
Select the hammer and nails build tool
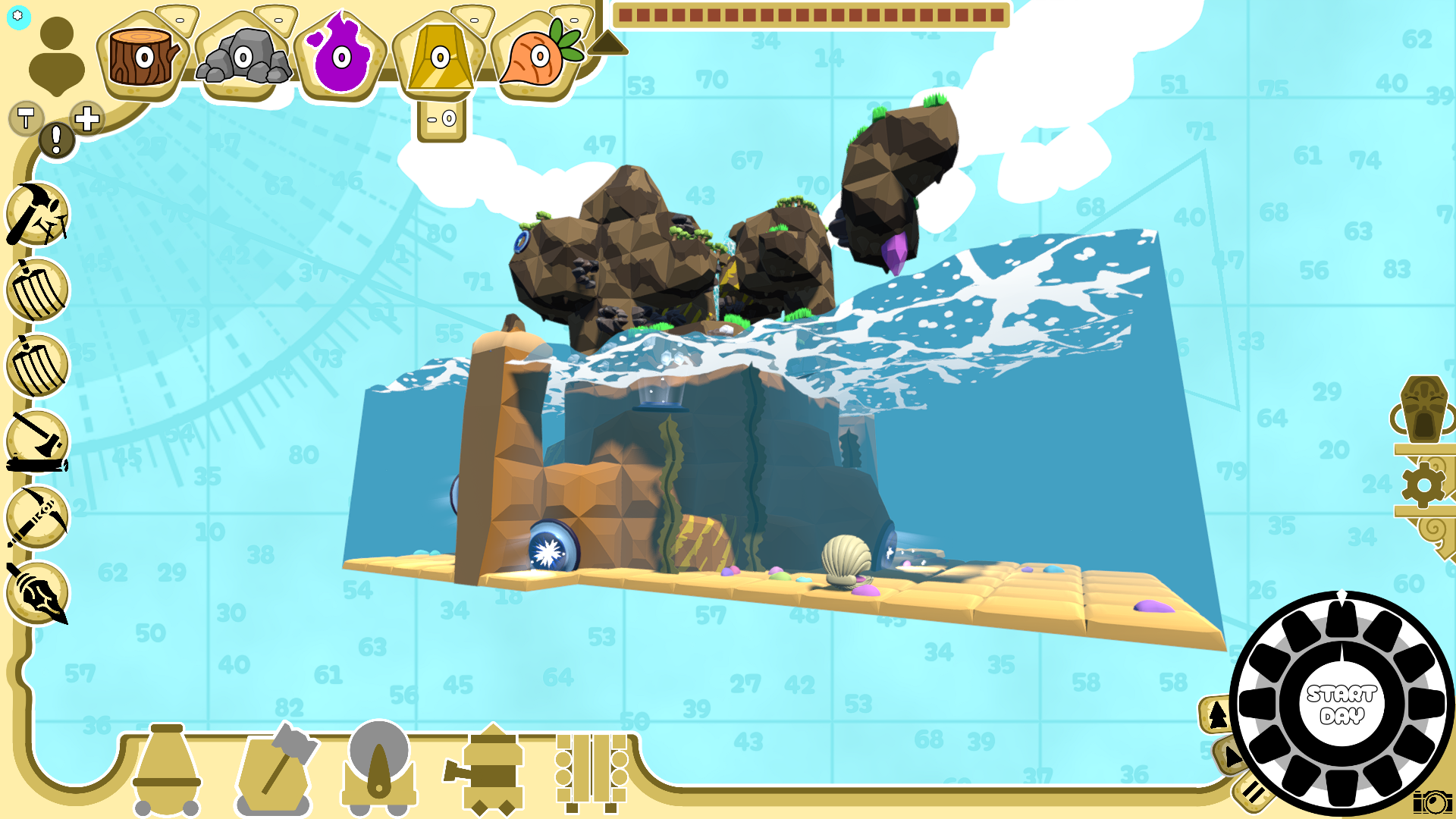coord(37,215)
